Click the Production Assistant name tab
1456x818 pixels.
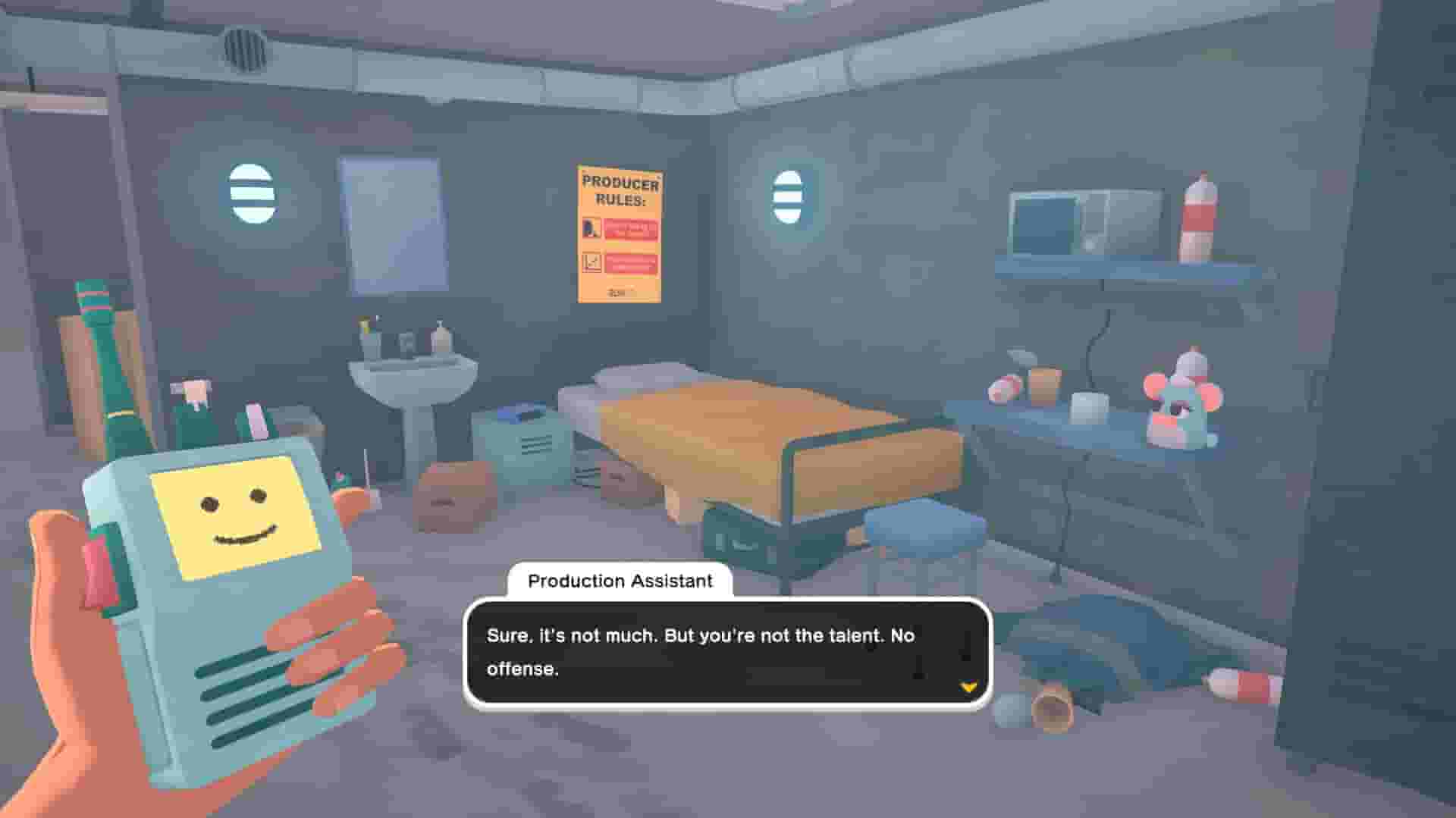point(622,582)
